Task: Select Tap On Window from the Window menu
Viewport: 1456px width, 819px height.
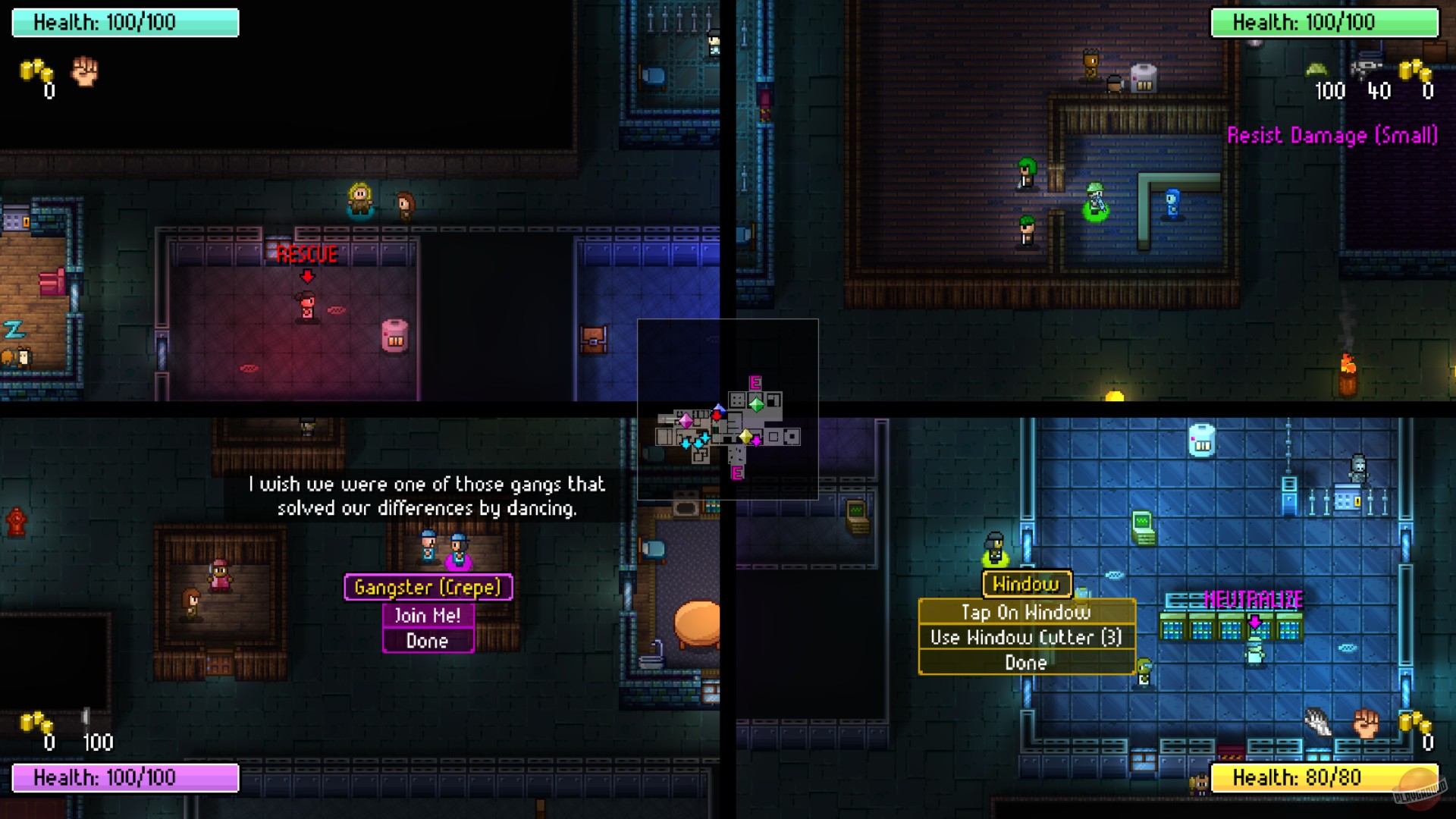Action: coord(1026,612)
